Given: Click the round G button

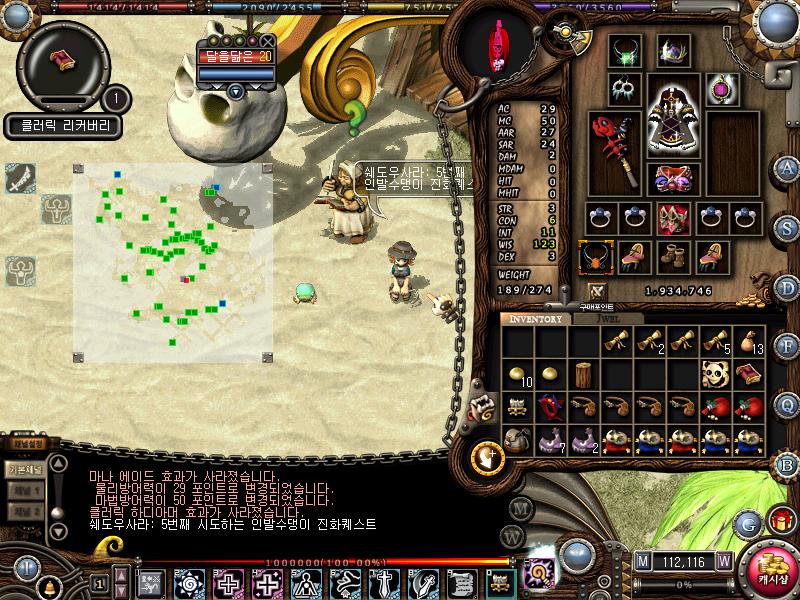Looking at the screenshot, I should tap(747, 523).
